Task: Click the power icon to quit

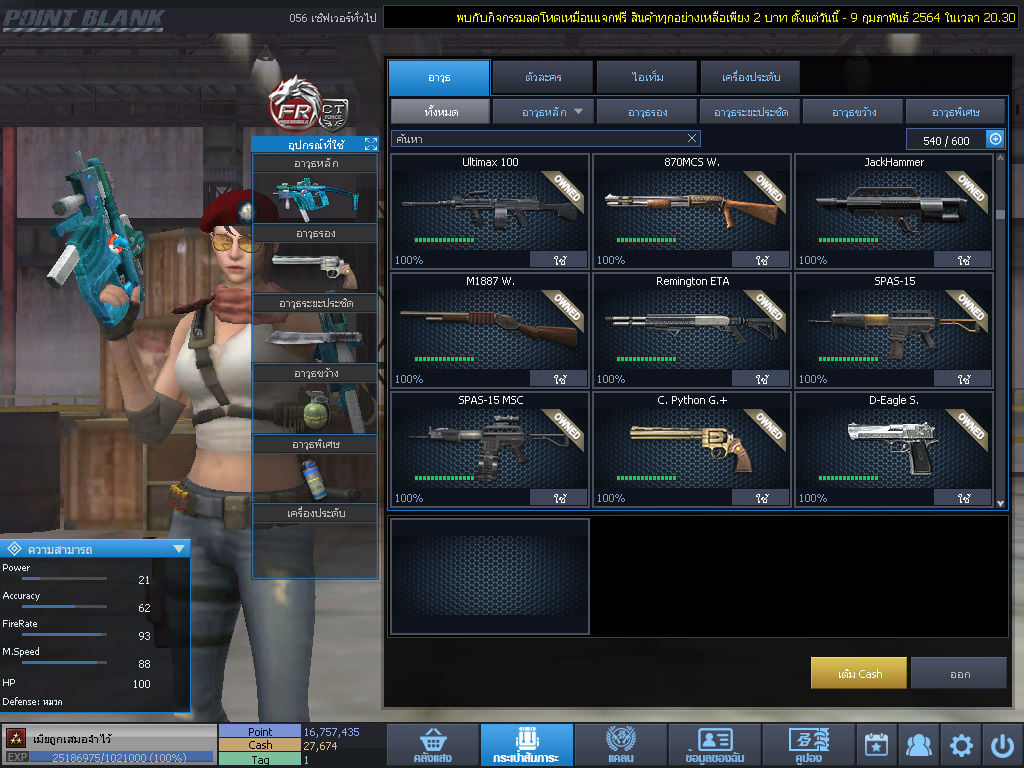Action: (1003, 745)
